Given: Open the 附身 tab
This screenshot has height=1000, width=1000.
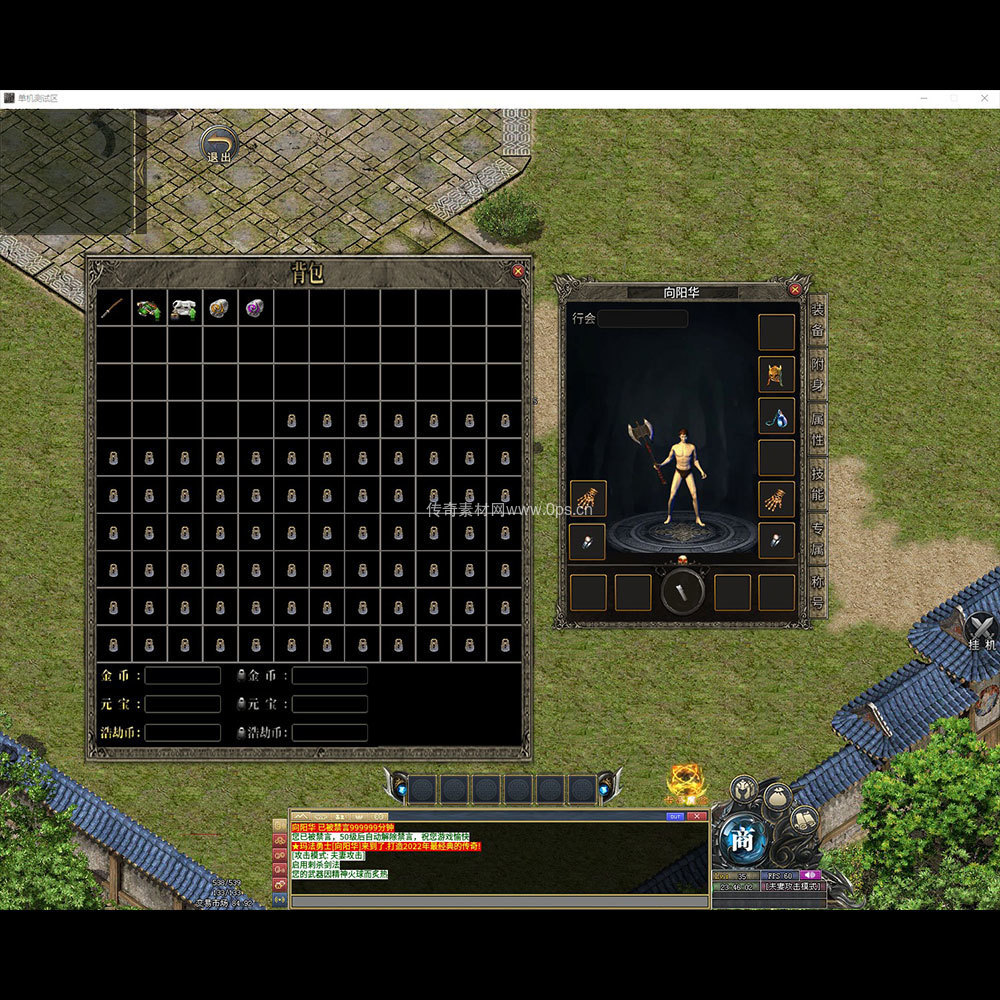Looking at the screenshot, I should (818, 376).
